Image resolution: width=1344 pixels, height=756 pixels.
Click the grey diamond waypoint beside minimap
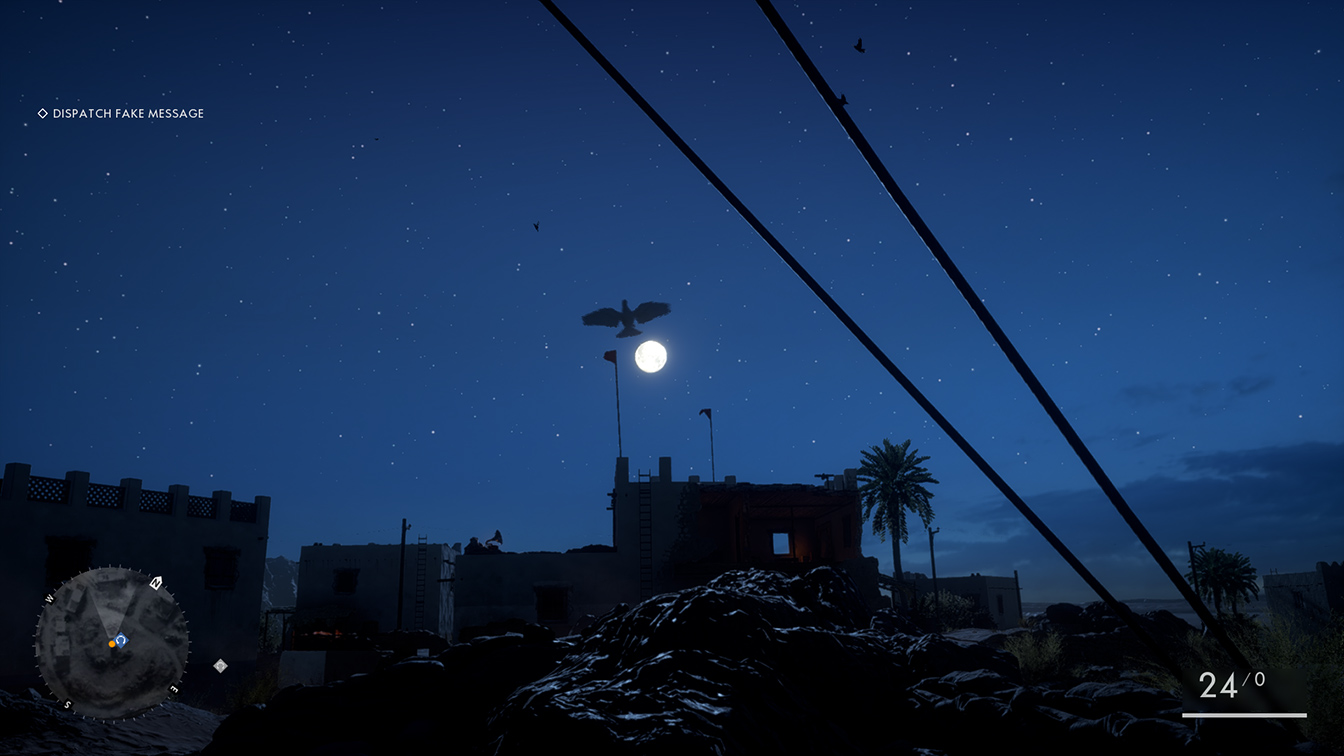click(x=220, y=666)
